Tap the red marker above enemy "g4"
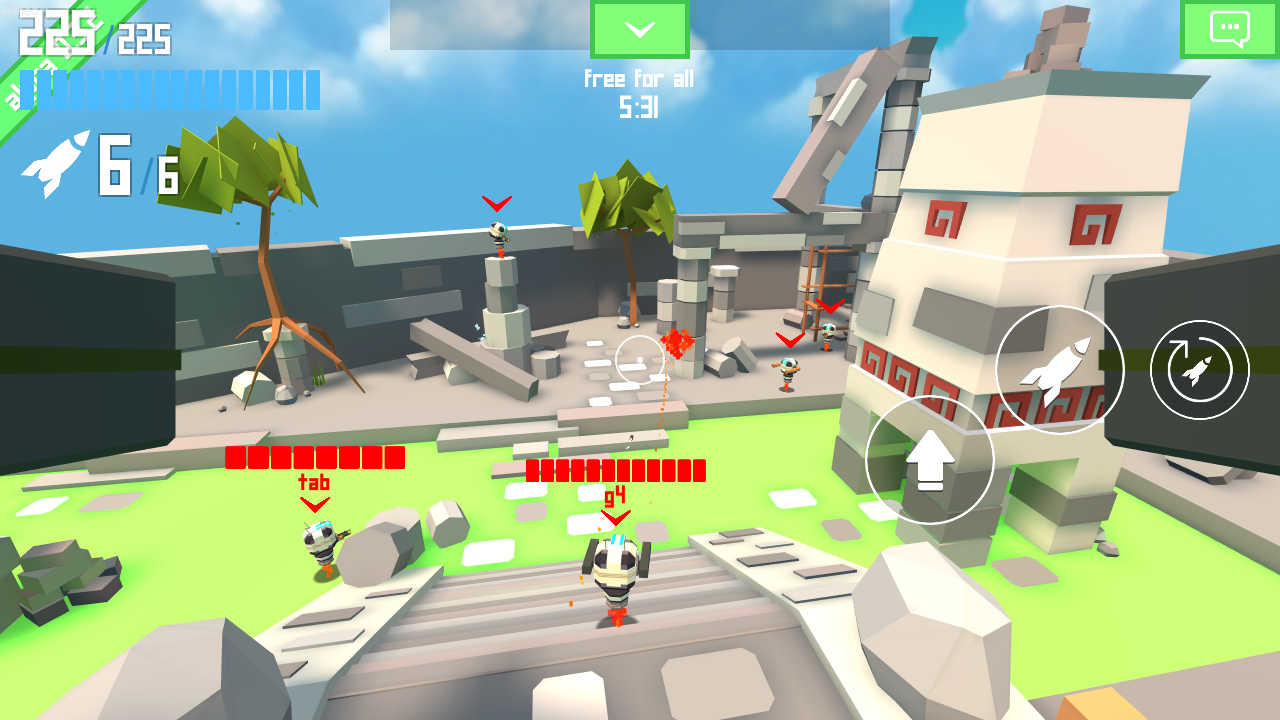This screenshot has width=1280, height=720. [x=617, y=519]
